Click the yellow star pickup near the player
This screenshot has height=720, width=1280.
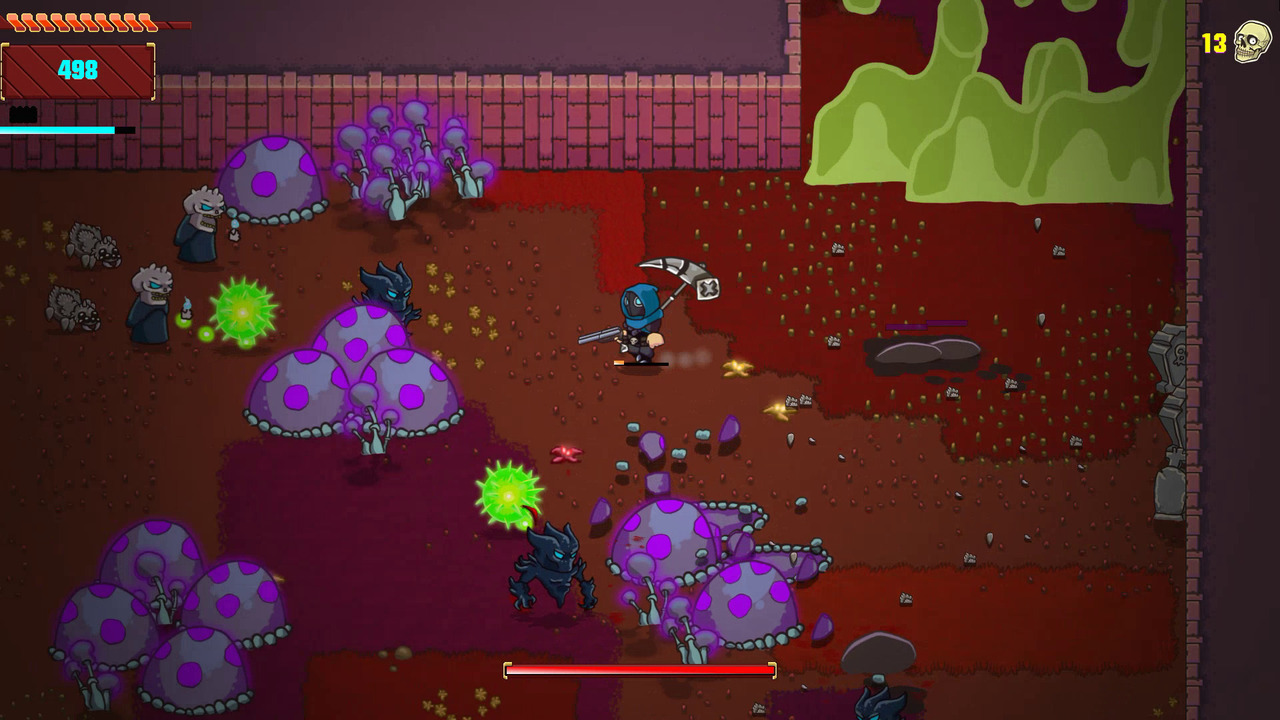pyautogui.click(x=738, y=368)
